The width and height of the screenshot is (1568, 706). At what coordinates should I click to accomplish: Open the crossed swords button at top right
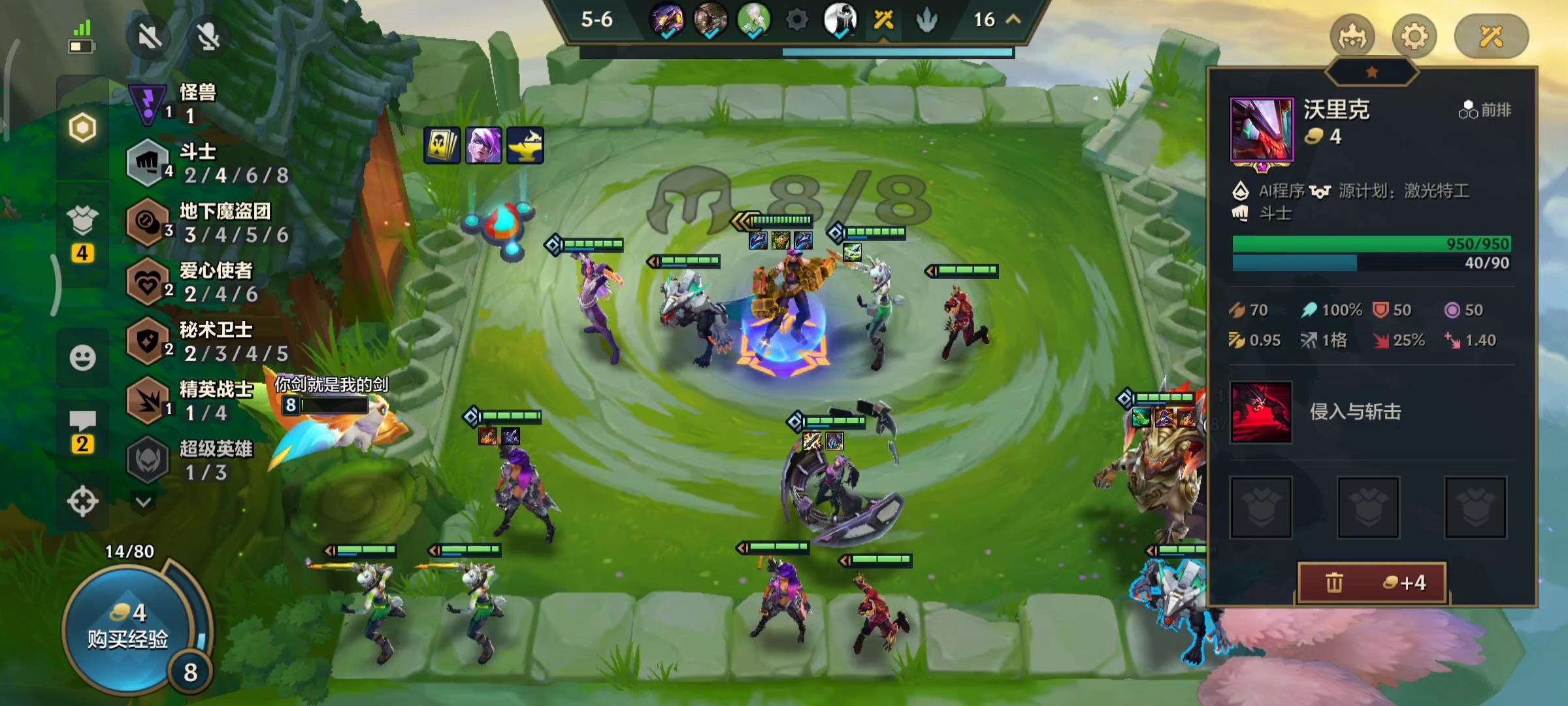[1491, 37]
